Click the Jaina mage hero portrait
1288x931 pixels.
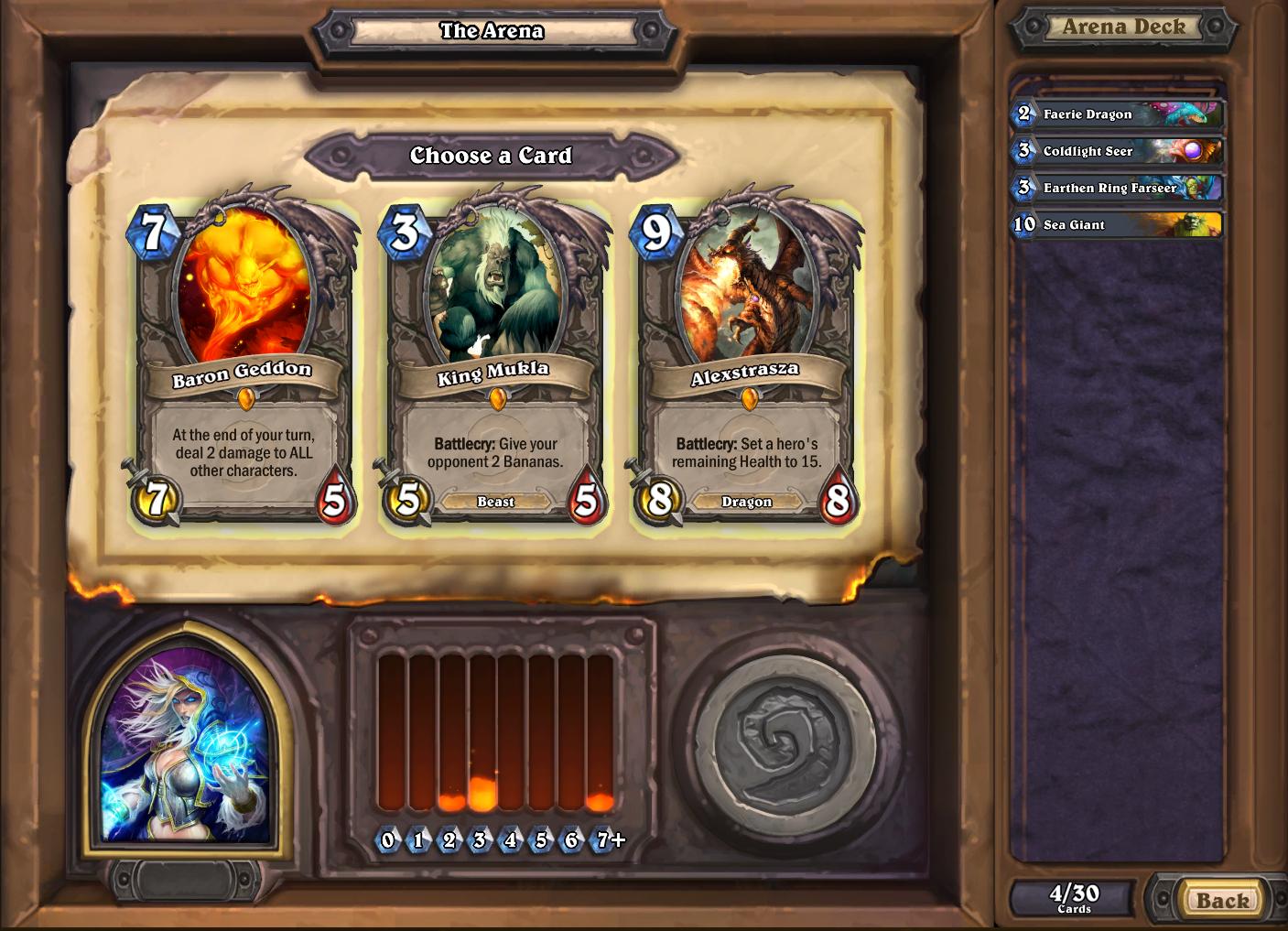[x=187, y=746]
